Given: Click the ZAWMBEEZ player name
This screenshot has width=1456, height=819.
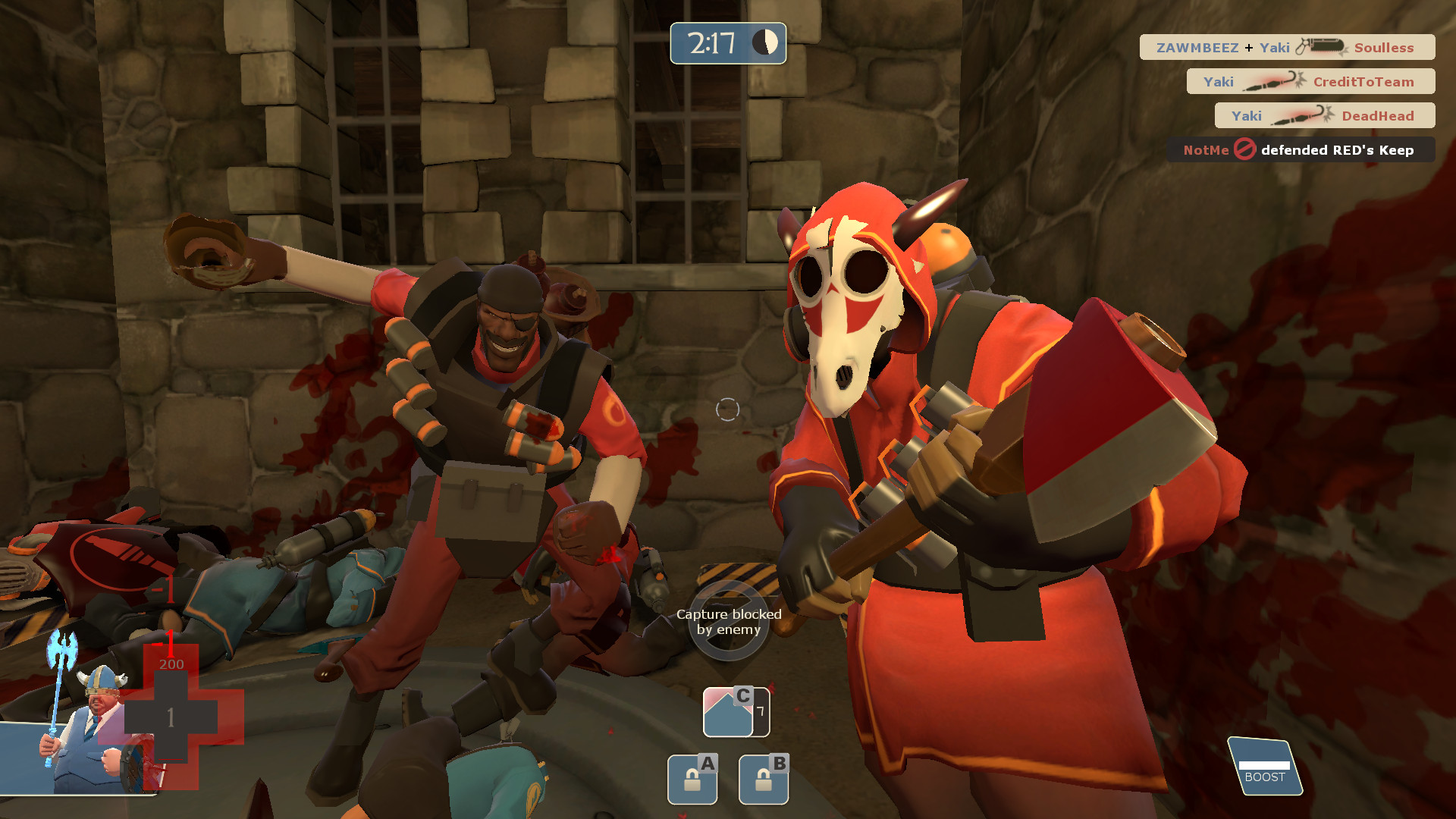Looking at the screenshot, I should pyautogui.click(x=1199, y=47).
